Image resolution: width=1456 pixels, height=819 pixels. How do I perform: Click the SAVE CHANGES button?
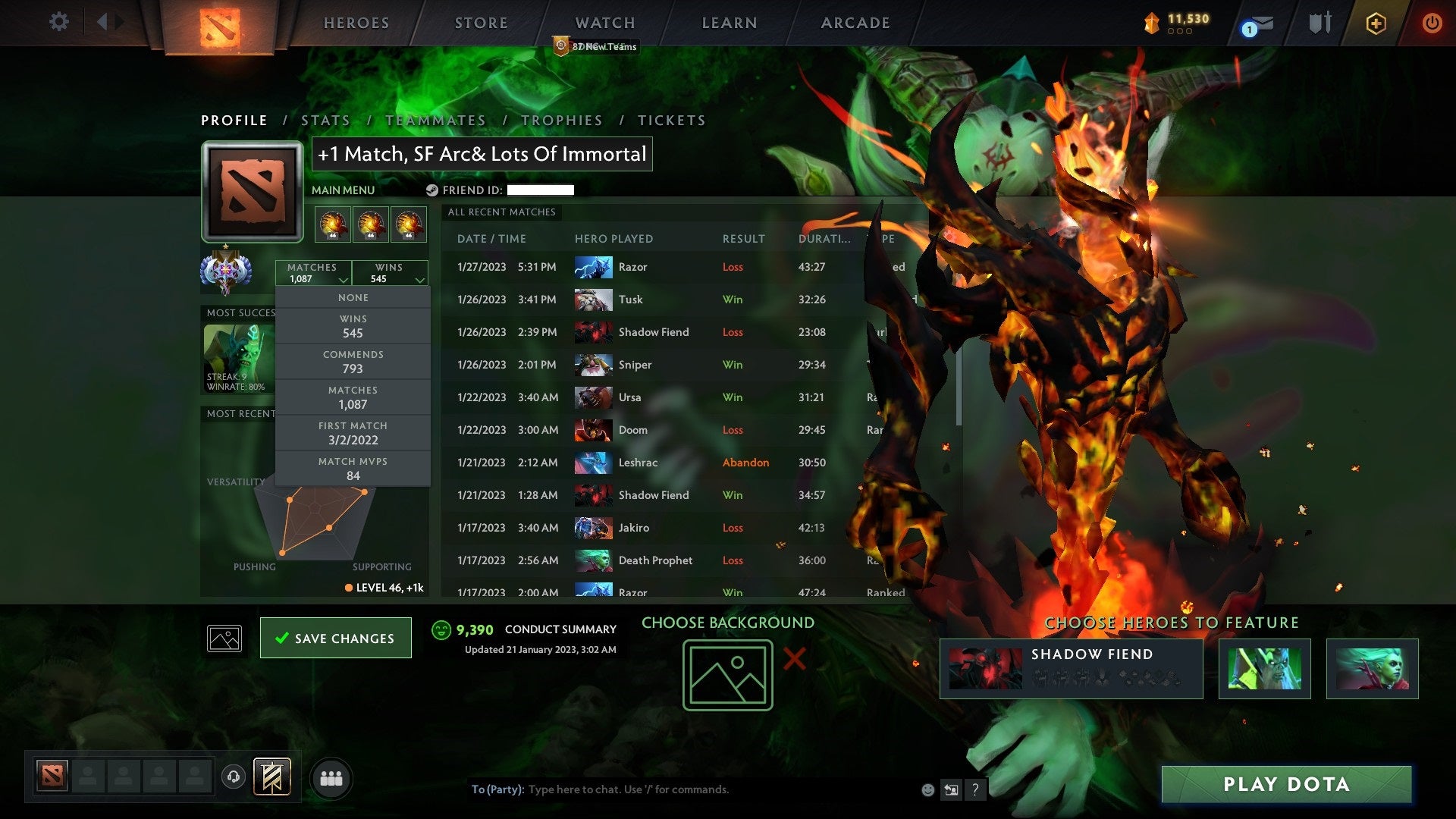335,638
